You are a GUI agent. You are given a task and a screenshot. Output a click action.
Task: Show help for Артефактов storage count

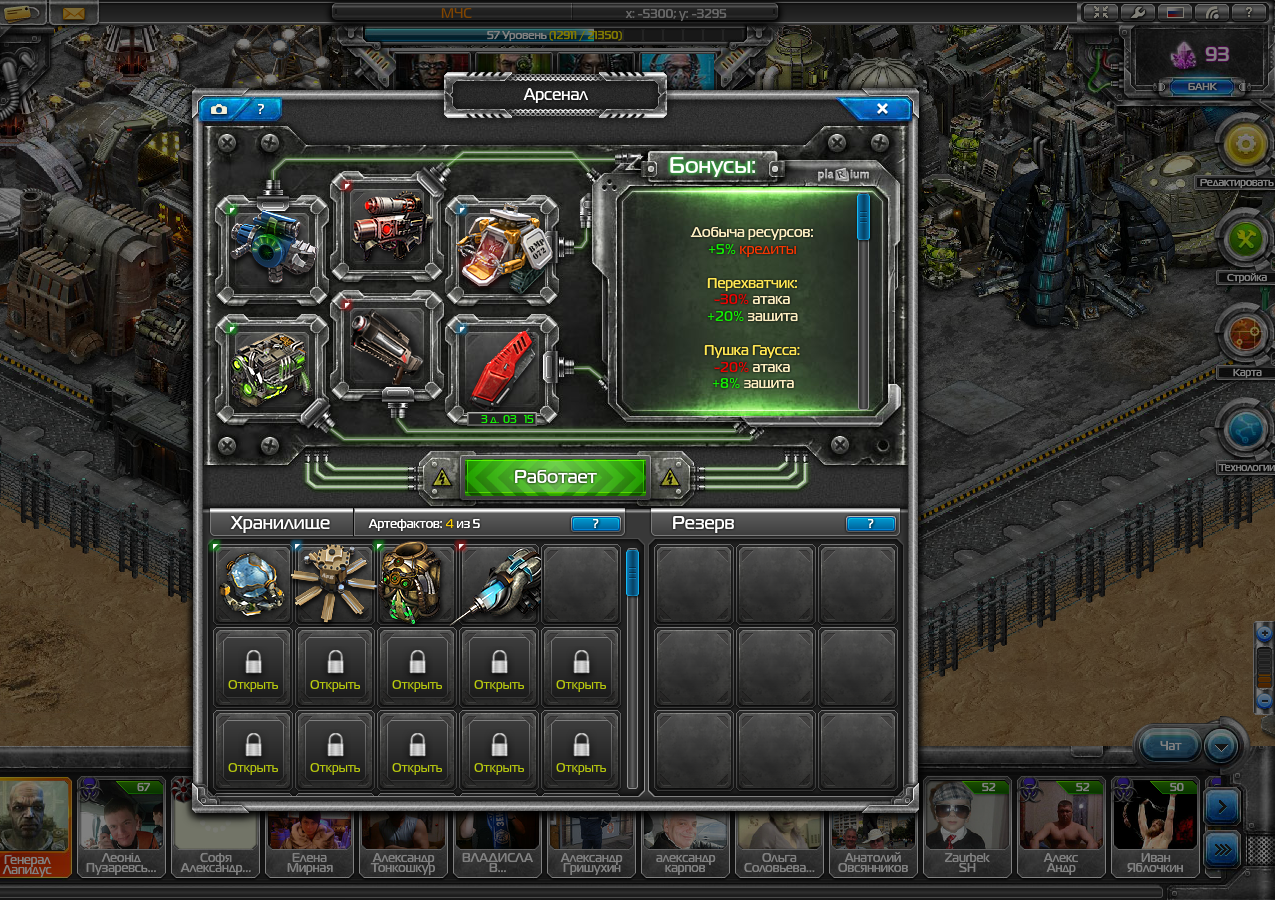point(595,523)
